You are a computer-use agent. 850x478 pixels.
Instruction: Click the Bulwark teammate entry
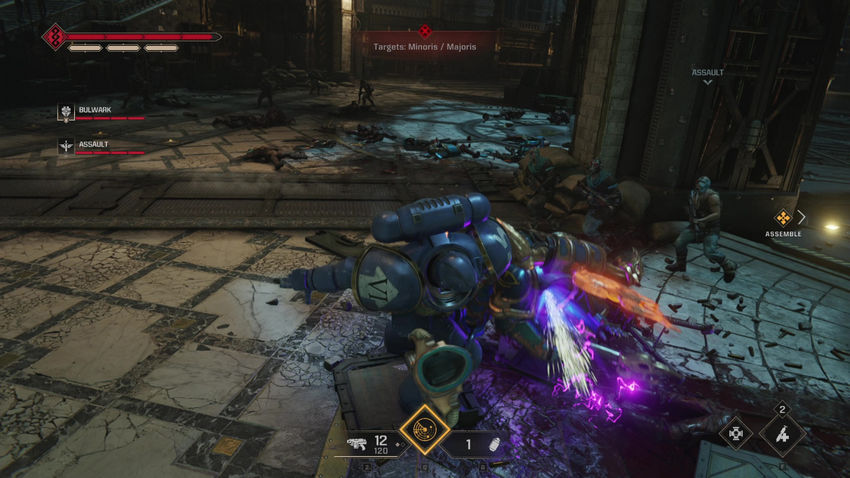(x=100, y=112)
